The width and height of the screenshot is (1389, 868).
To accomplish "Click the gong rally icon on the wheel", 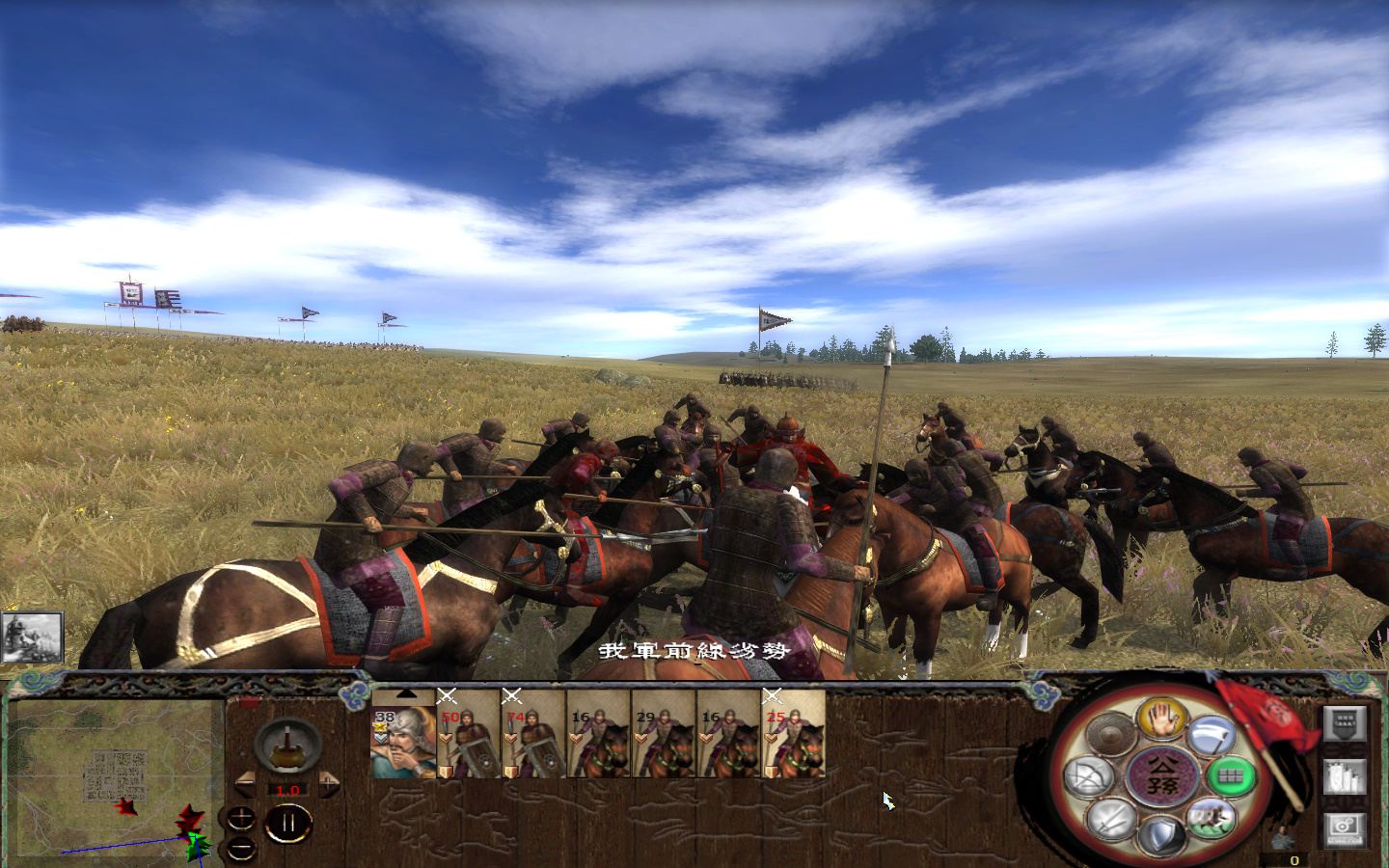I will pyautogui.click(x=1109, y=732).
